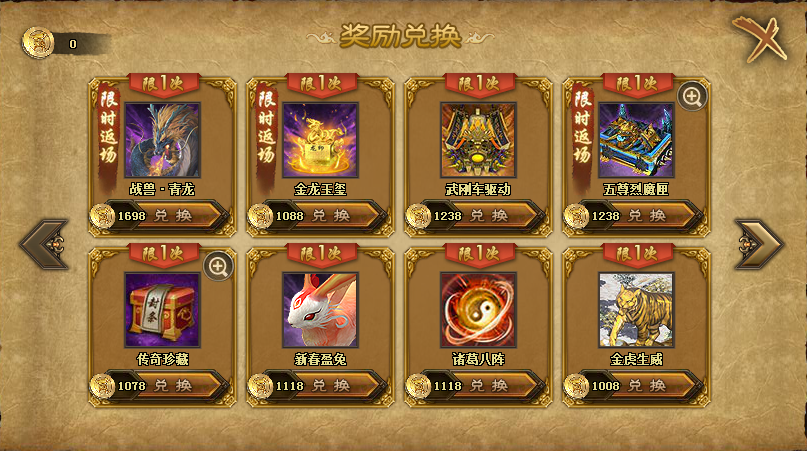This screenshot has width=807, height=451.
Task: Magnify the 传奇珍藏 item preview
Action: pos(218,265)
